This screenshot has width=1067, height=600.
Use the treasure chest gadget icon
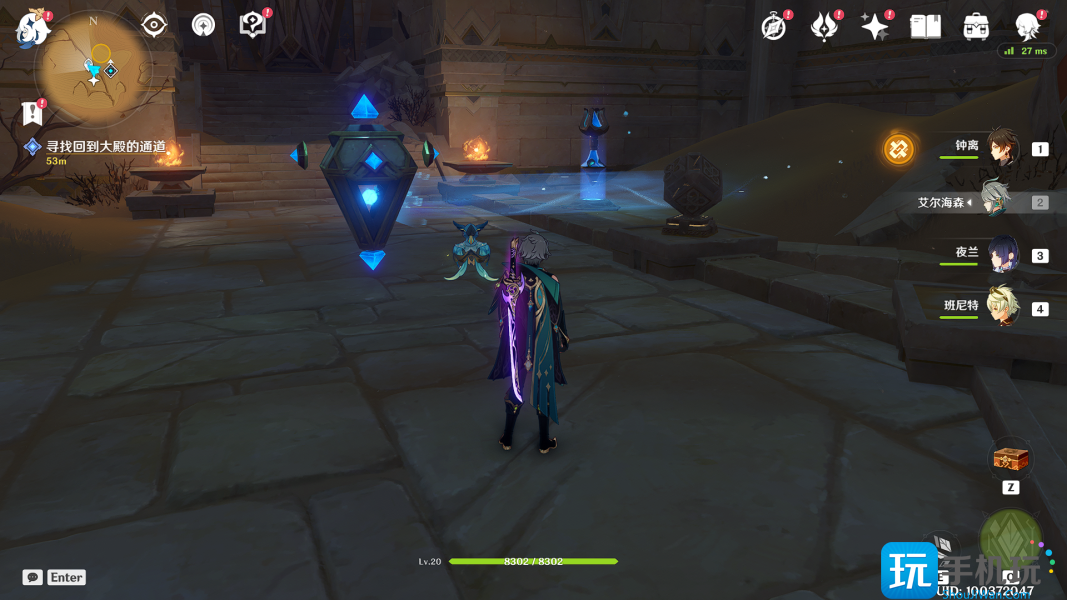pyautogui.click(x=1010, y=461)
